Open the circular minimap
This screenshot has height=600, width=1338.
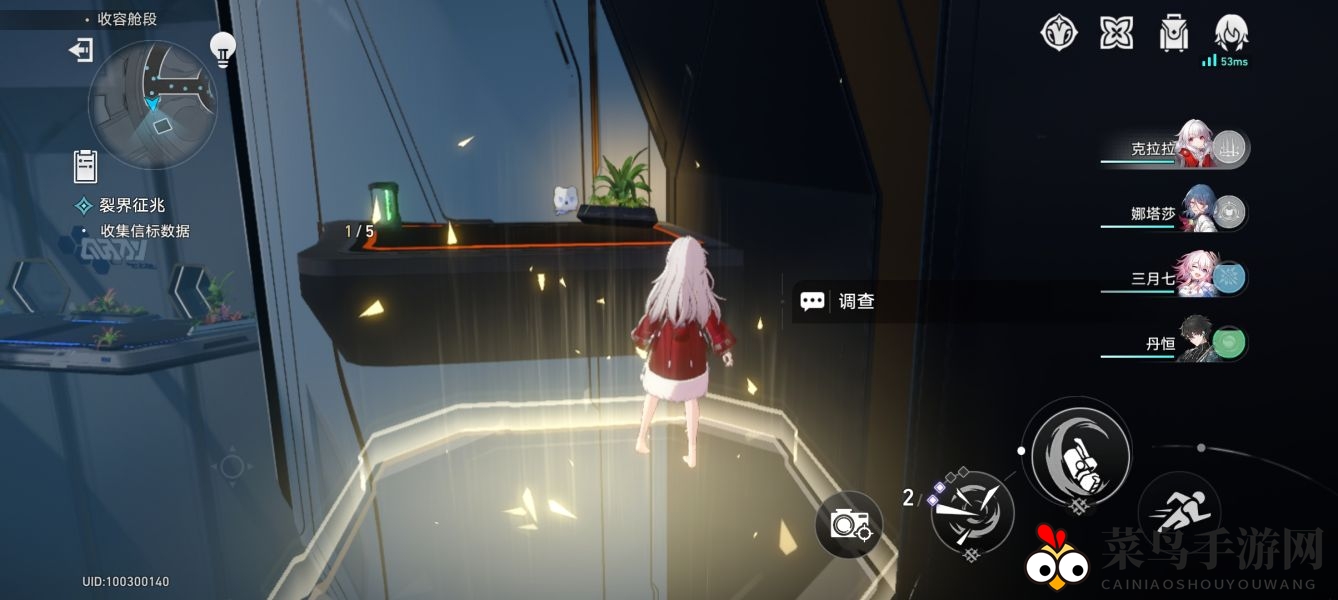pyautogui.click(x=152, y=105)
